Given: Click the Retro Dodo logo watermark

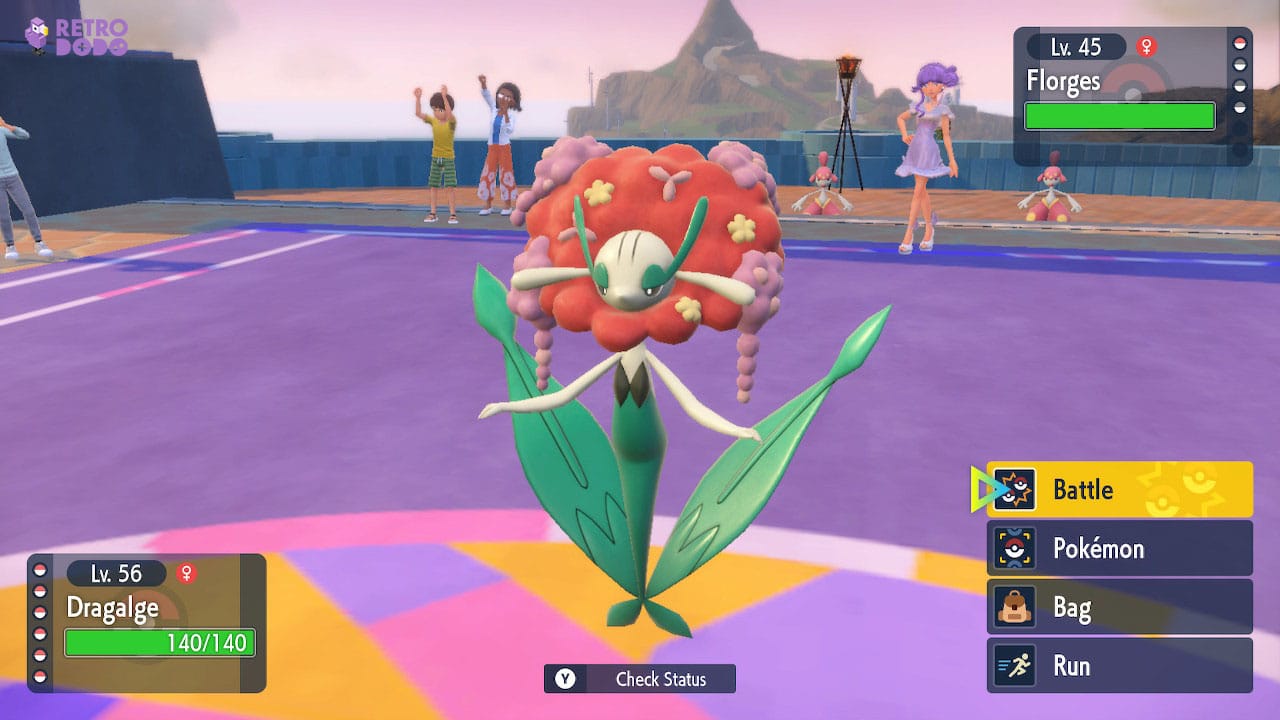Looking at the screenshot, I should click(x=76, y=35).
